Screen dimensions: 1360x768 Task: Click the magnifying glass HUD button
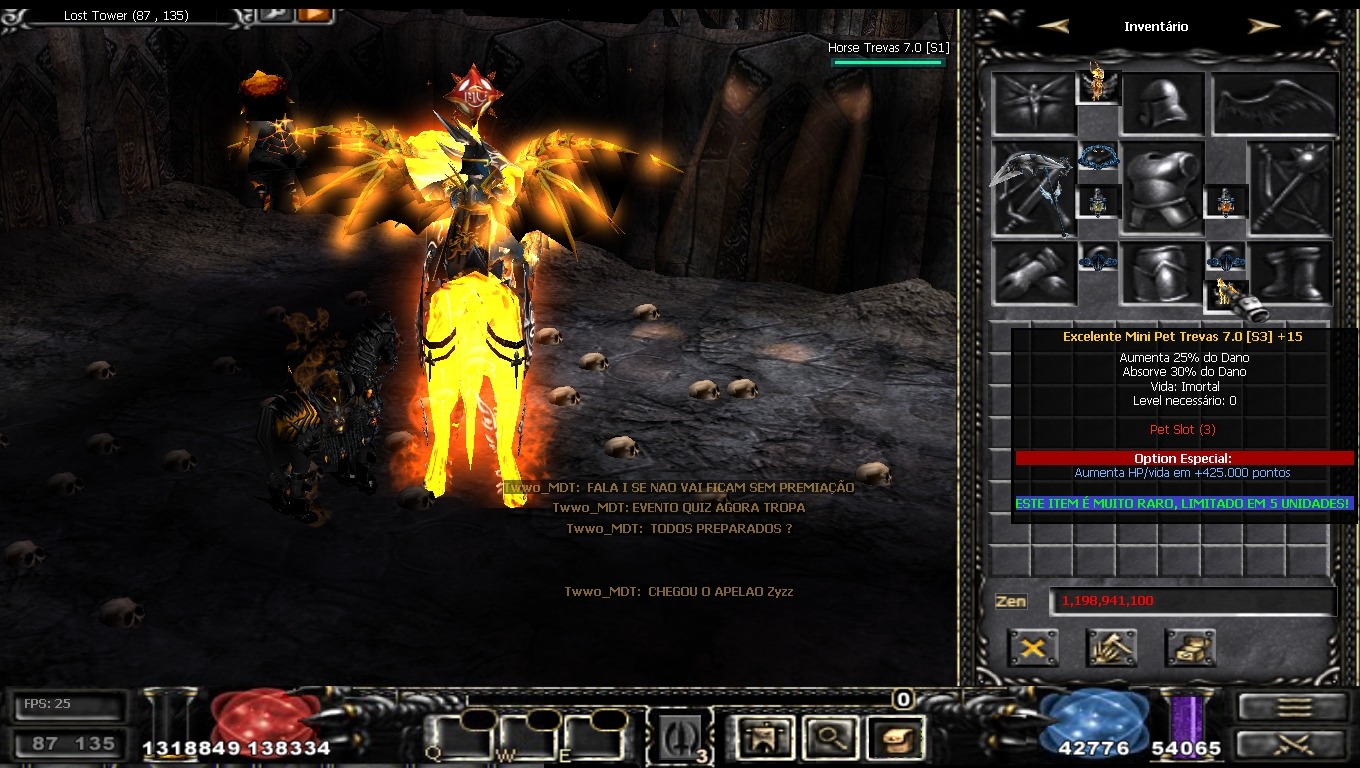[829, 738]
